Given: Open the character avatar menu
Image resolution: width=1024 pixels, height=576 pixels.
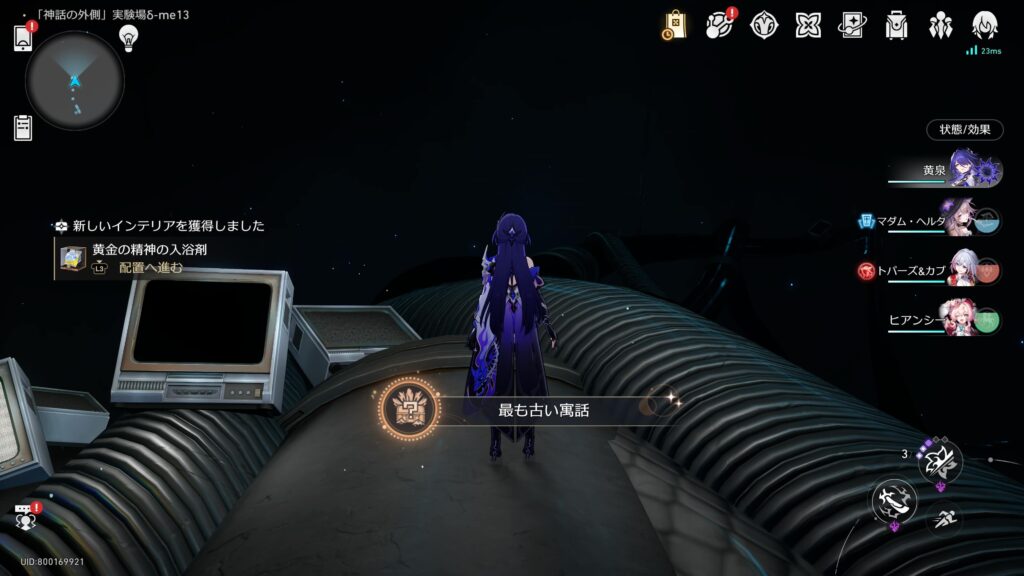Looking at the screenshot, I should (985, 25).
